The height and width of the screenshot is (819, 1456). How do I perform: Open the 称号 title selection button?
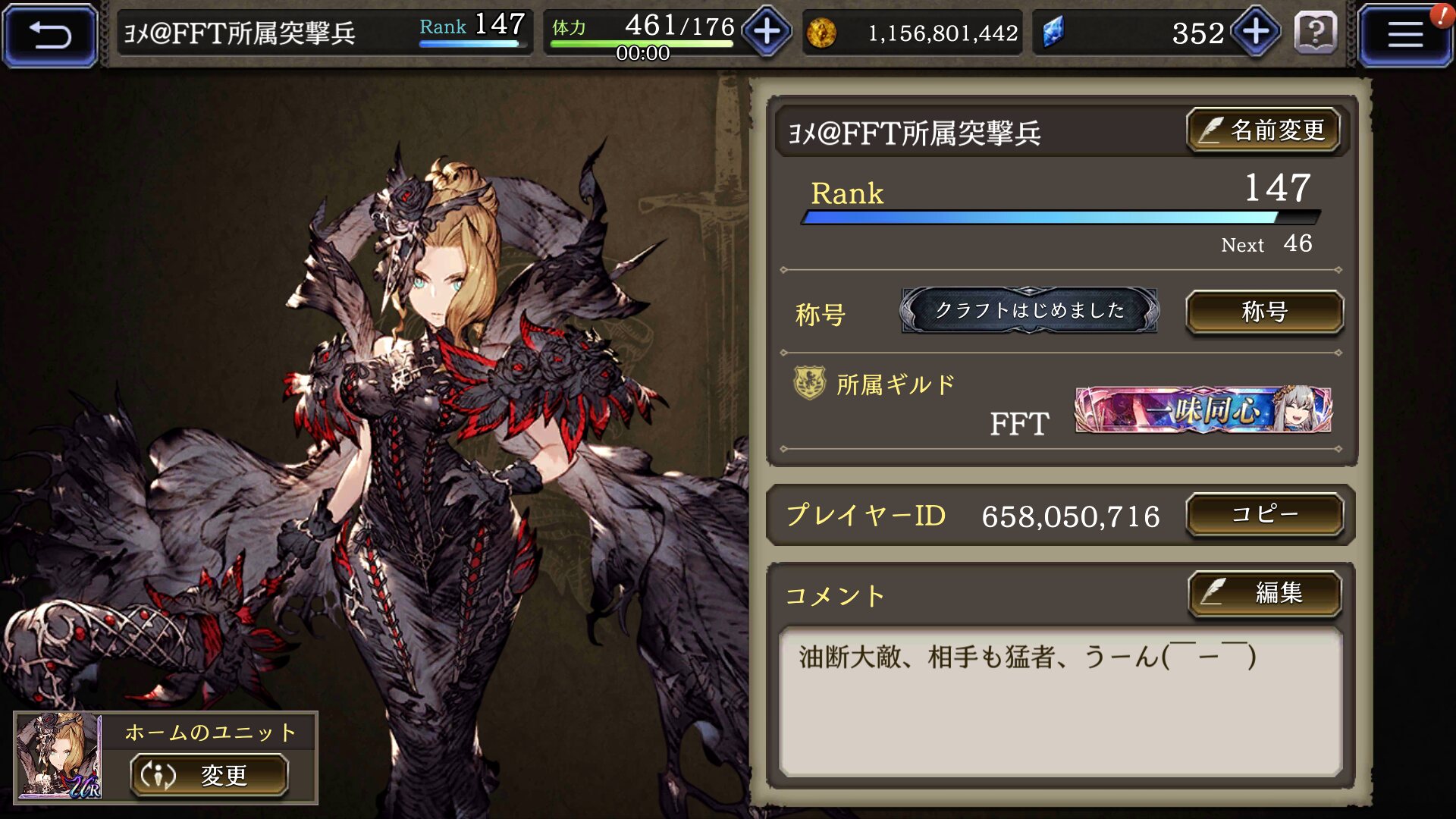[1264, 312]
